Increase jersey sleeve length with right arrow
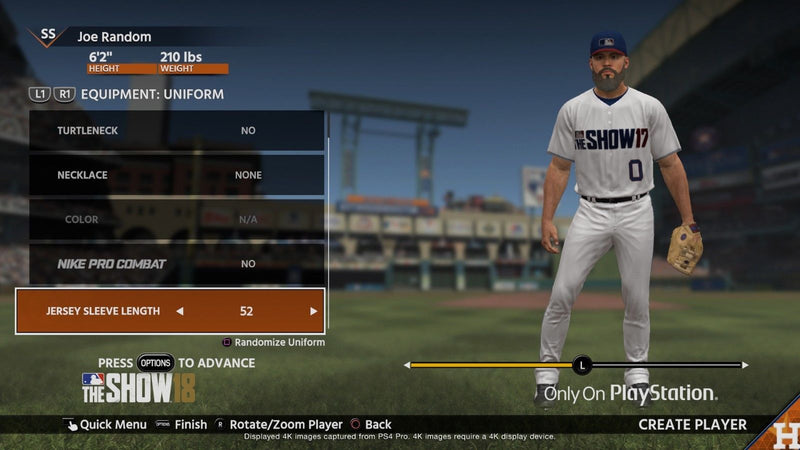Image resolution: width=800 pixels, height=450 pixels. click(x=313, y=311)
